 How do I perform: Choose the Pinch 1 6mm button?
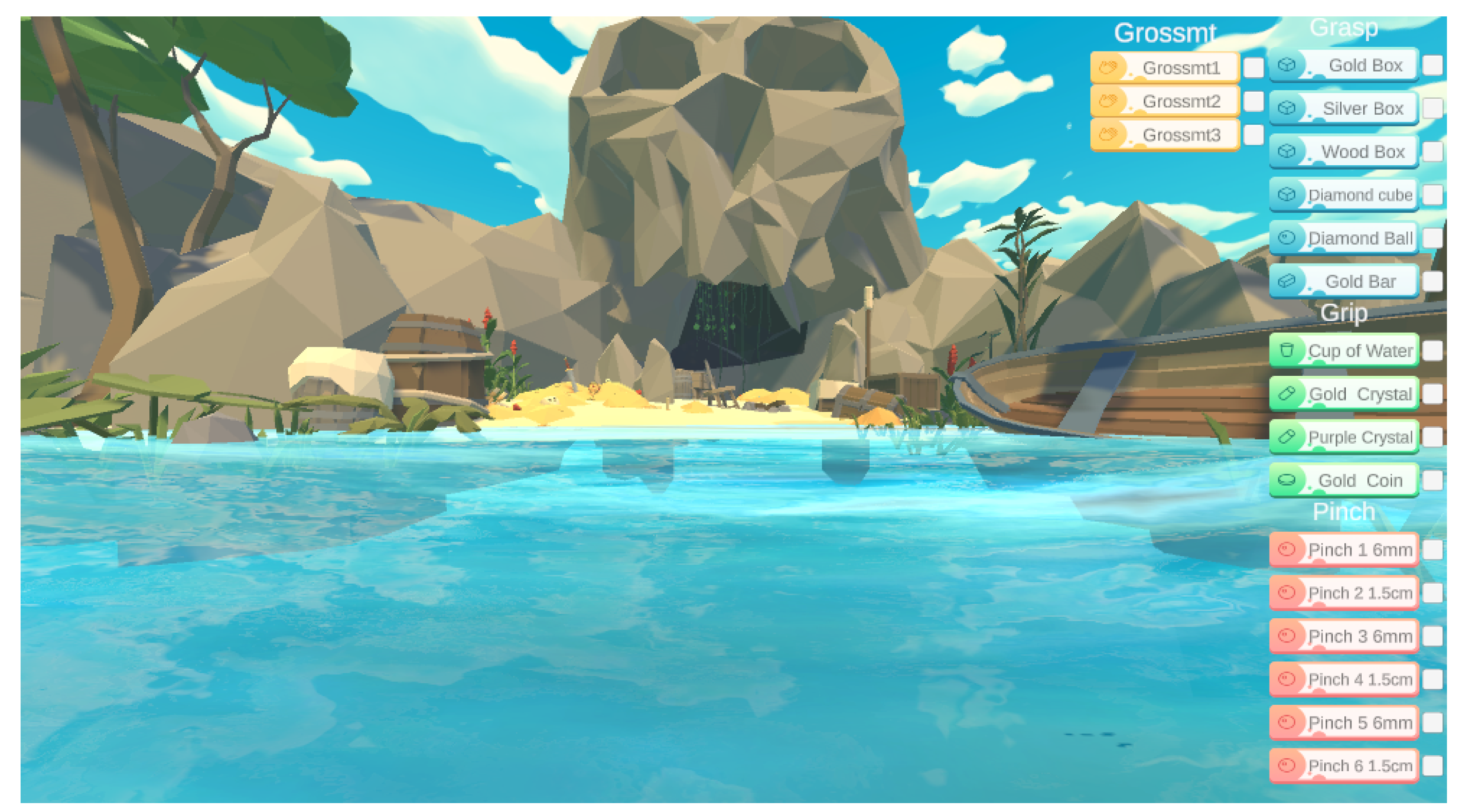(x=1343, y=549)
